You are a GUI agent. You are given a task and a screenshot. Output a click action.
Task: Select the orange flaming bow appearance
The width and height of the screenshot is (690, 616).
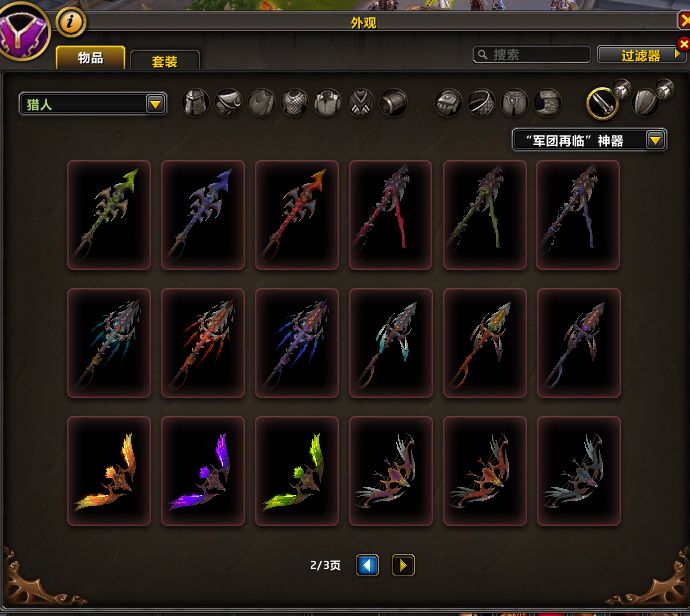(x=109, y=471)
